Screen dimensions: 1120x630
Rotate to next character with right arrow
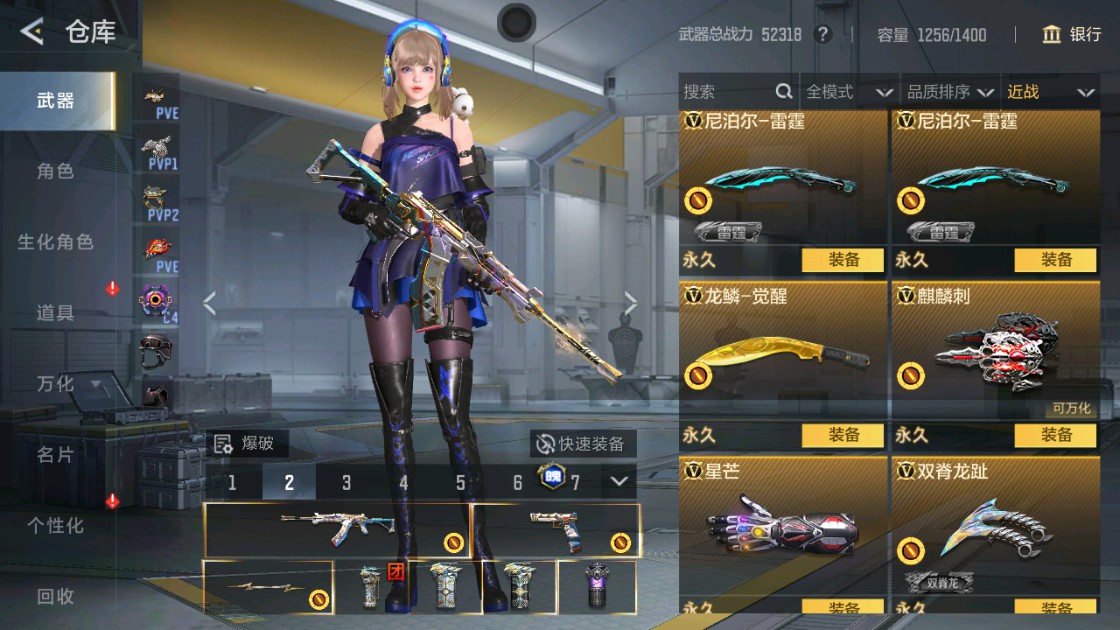[631, 303]
